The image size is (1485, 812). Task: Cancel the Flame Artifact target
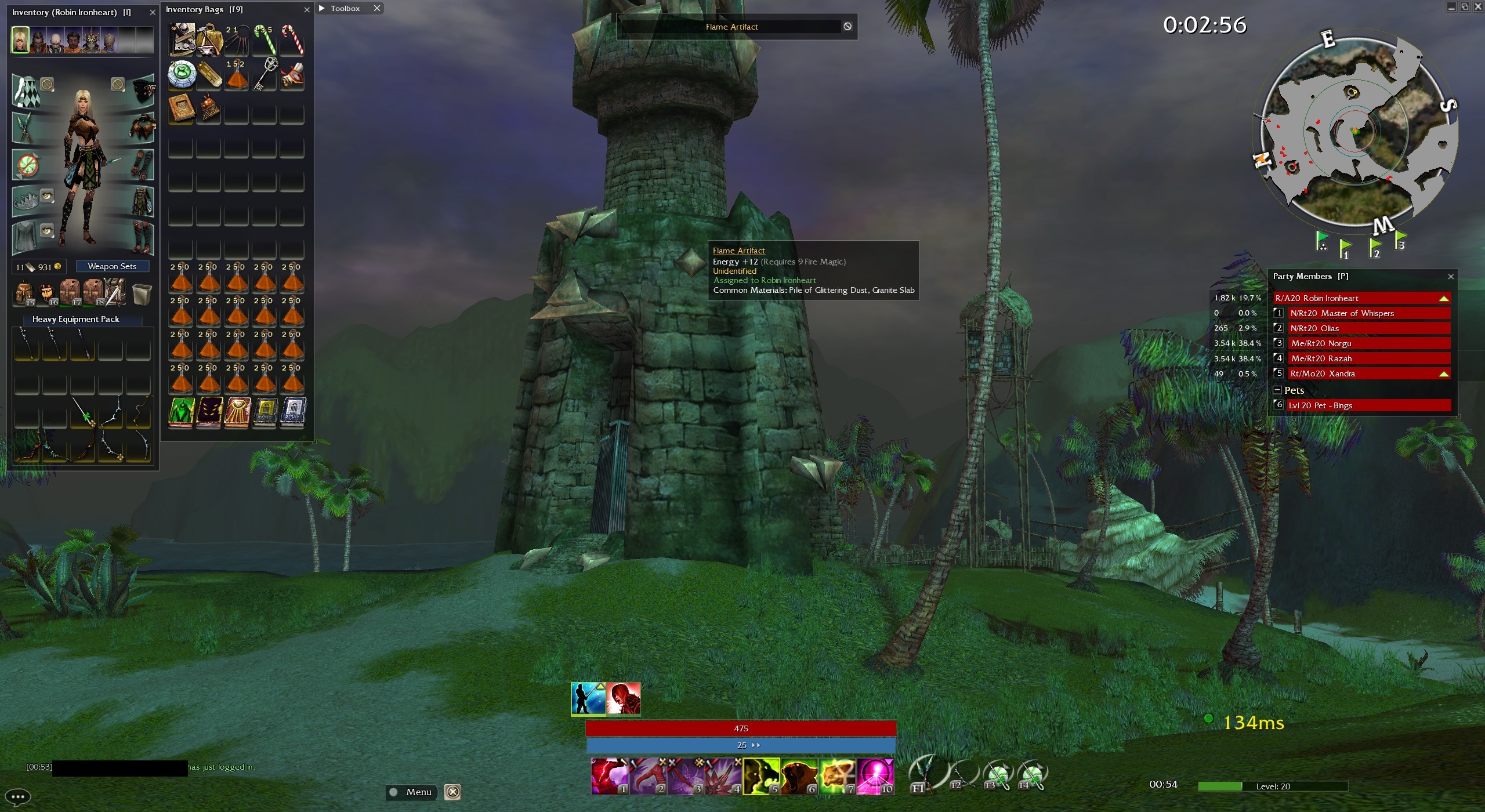click(x=847, y=27)
